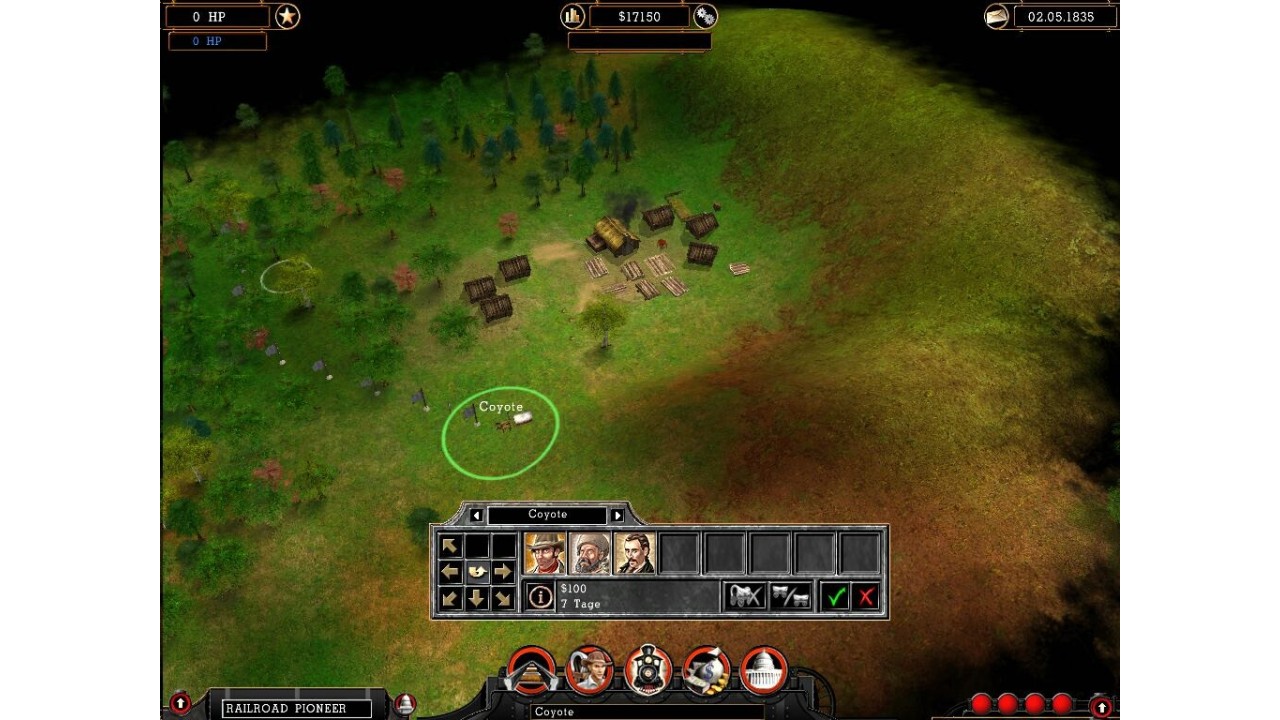Image resolution: width=1280 pixels, height=720 pixels.
Task: Open the gears settings icon beside money
Action: click(x=705, y=16)
